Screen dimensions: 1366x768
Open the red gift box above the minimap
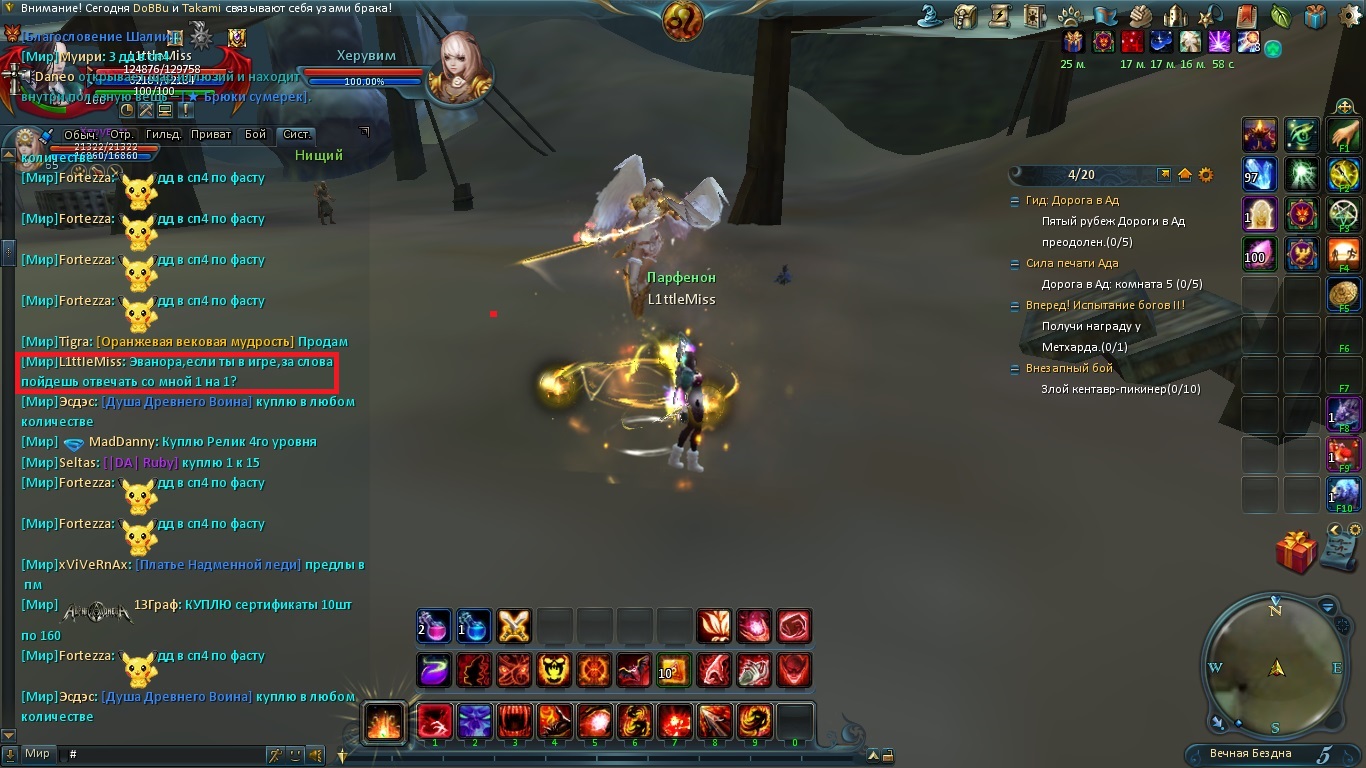point(1296,552)
